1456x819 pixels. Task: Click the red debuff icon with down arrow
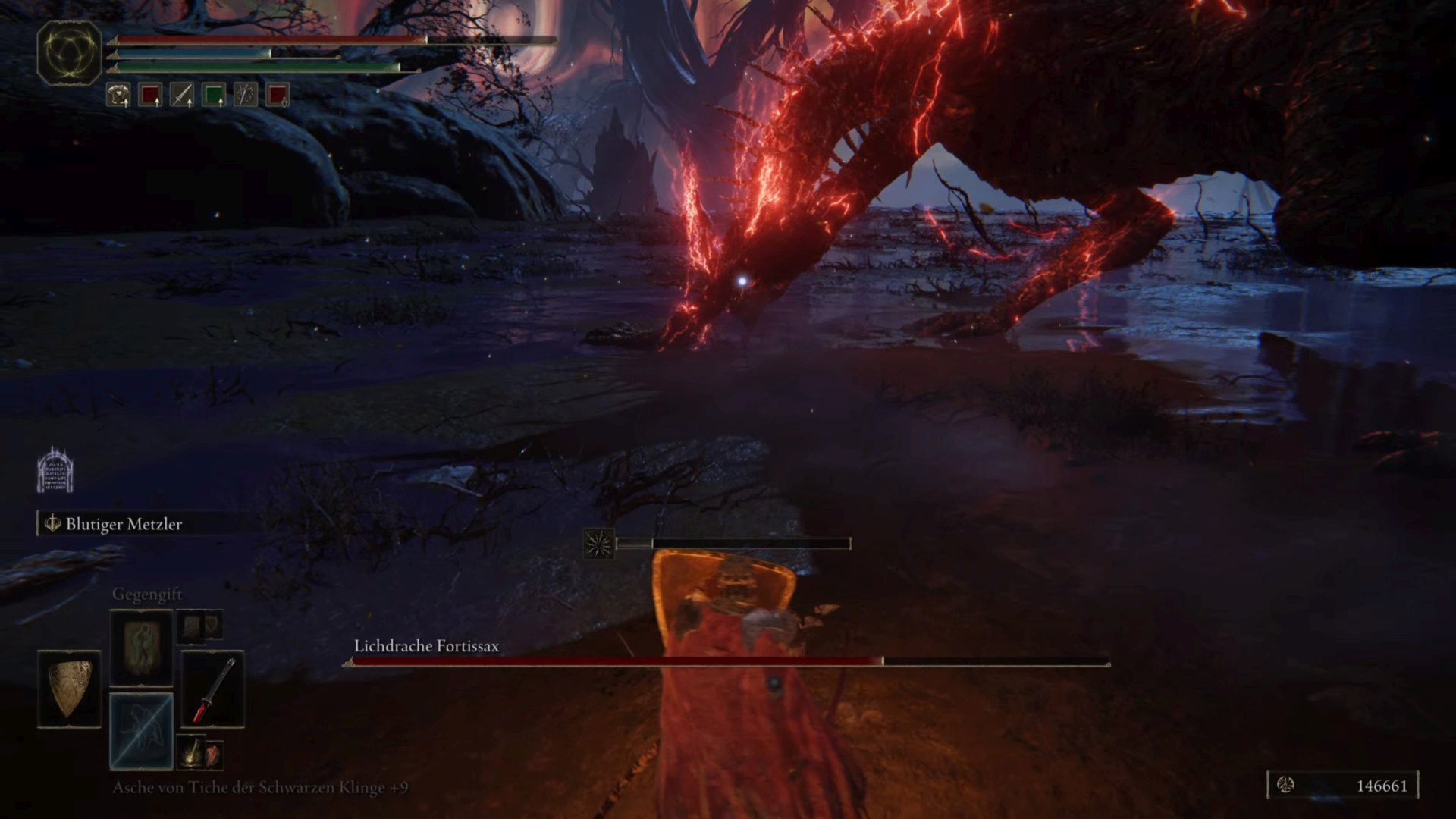(278, 95)
